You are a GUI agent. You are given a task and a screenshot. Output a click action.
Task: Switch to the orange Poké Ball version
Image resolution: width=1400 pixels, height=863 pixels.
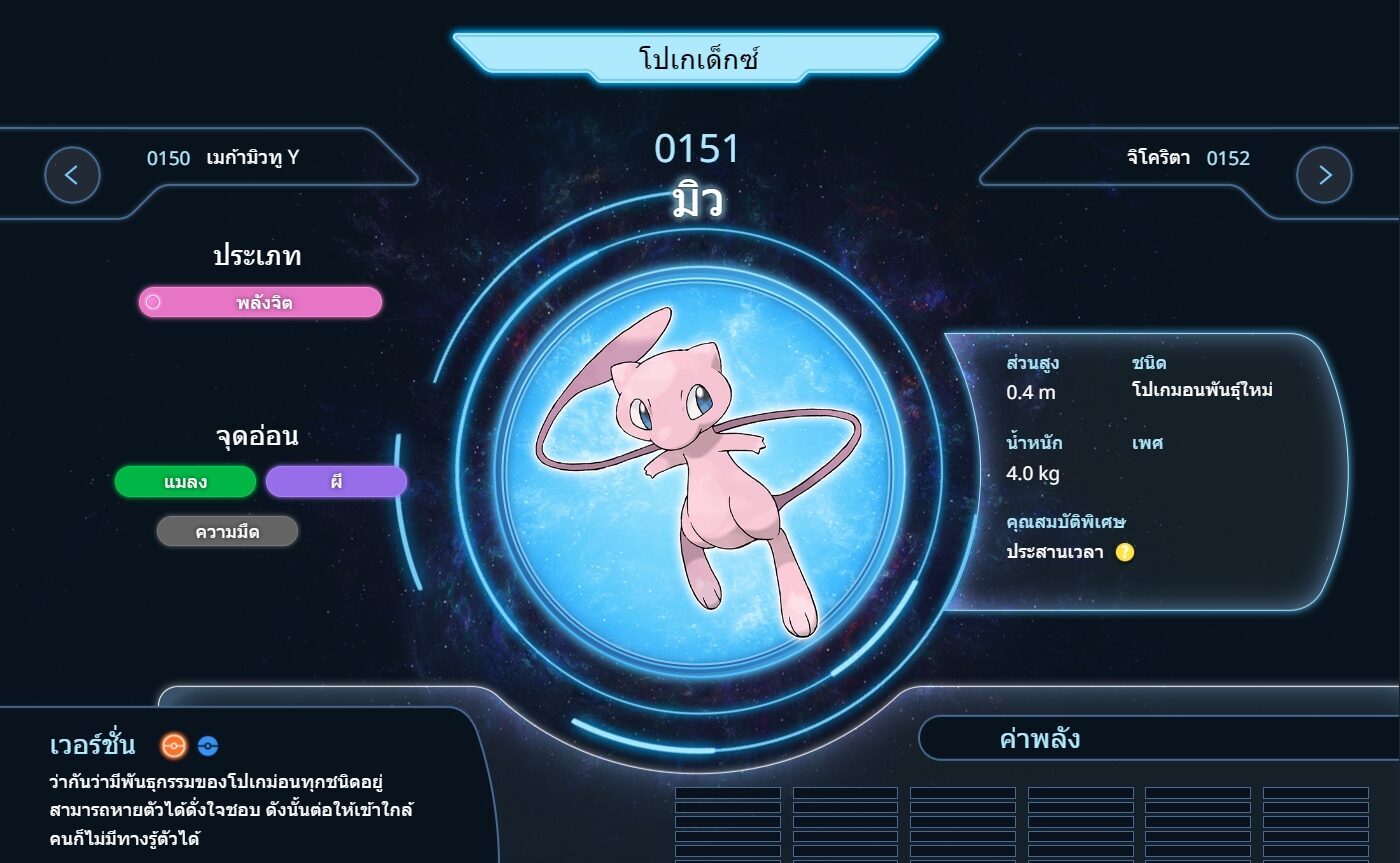click(x=174, y=746)
